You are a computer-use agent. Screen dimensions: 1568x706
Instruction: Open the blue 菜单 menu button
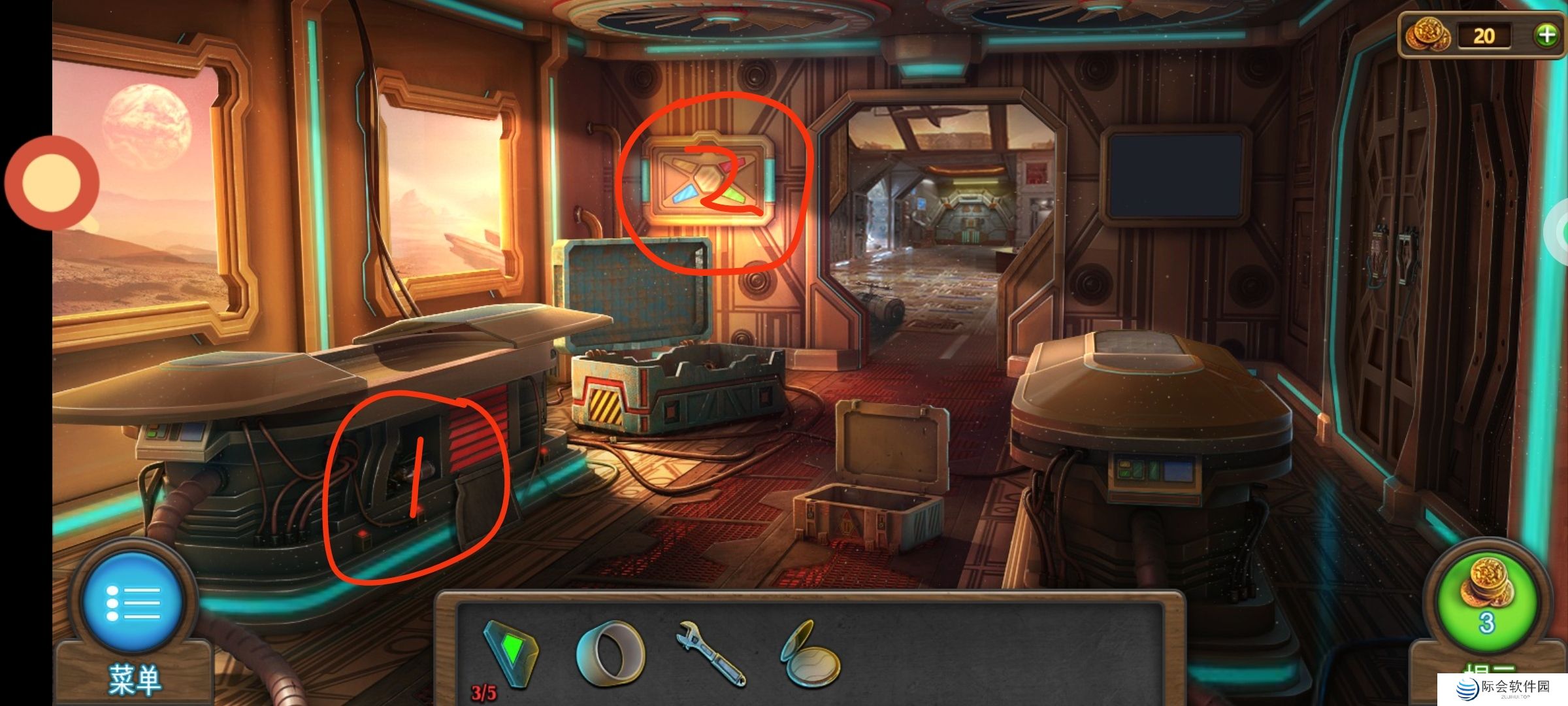click(x=133, y=602)
